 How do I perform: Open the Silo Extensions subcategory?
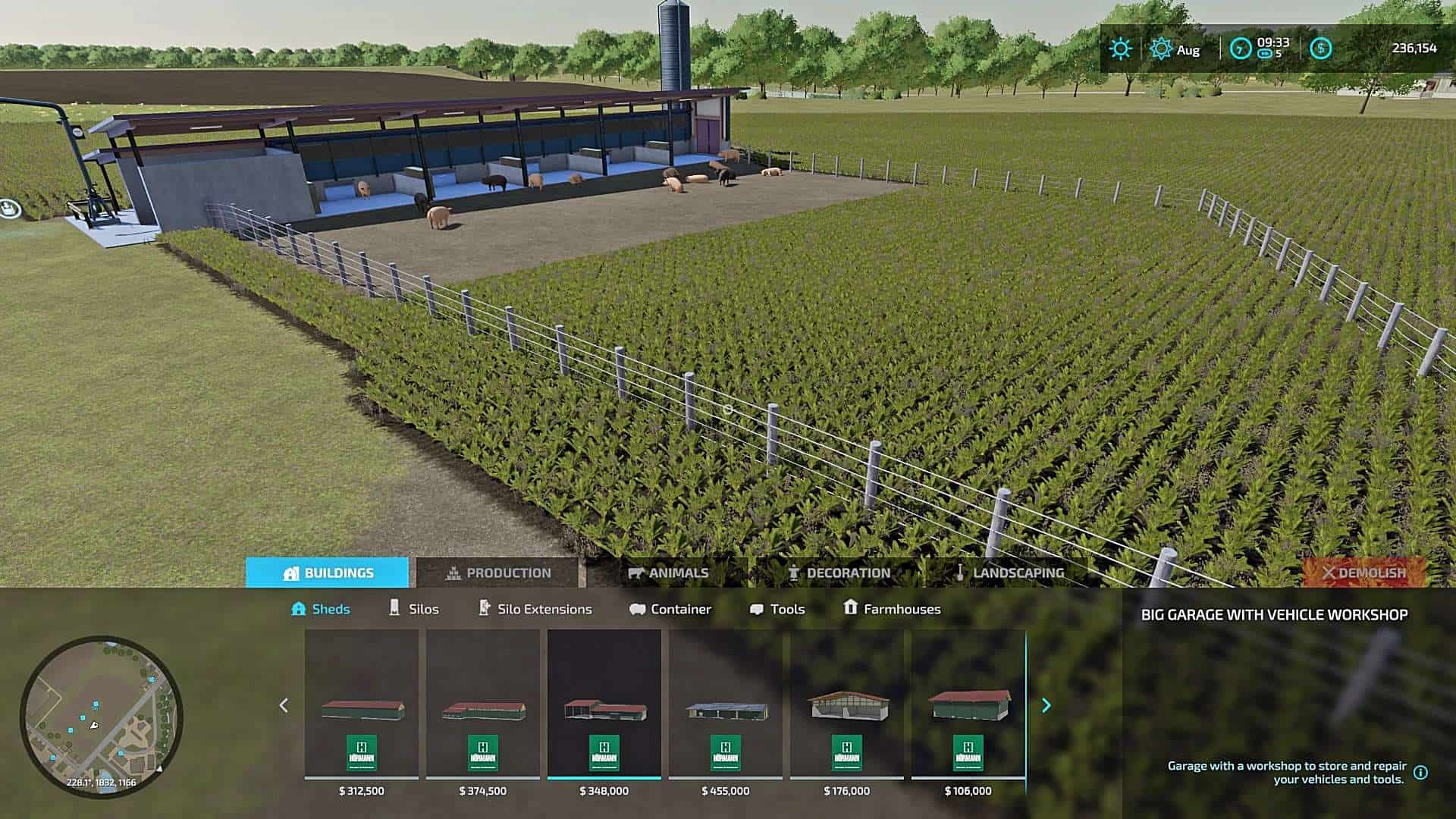click(535, 609)
